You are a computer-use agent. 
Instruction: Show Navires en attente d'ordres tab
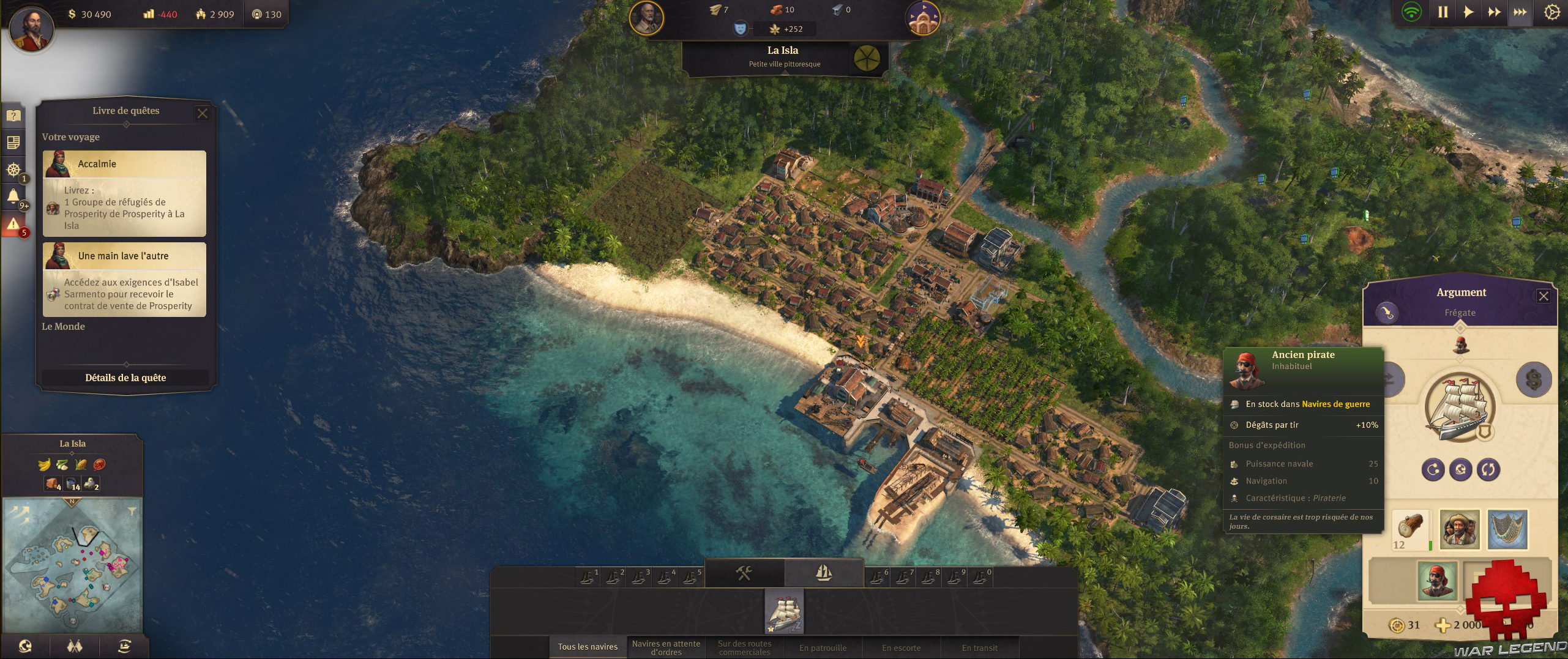point(666,647)
